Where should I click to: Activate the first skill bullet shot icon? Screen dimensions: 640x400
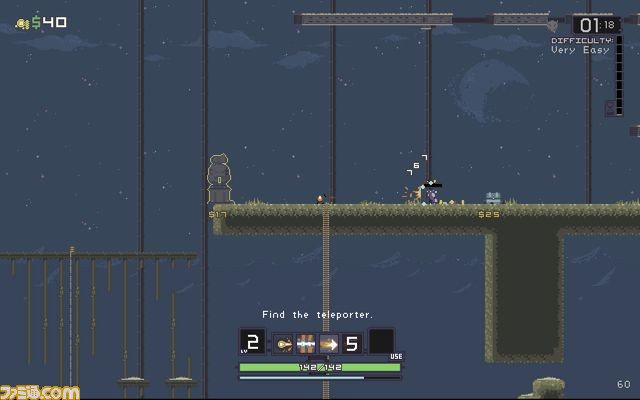(x=283, y=344)
